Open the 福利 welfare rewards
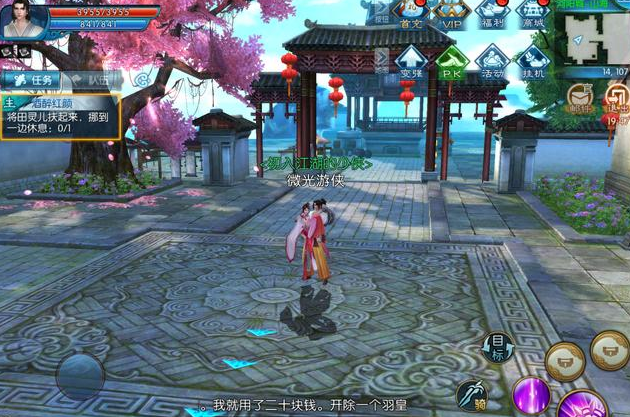Image resolution: width=630 pixels, height=417 pixels. pos(494,14)
